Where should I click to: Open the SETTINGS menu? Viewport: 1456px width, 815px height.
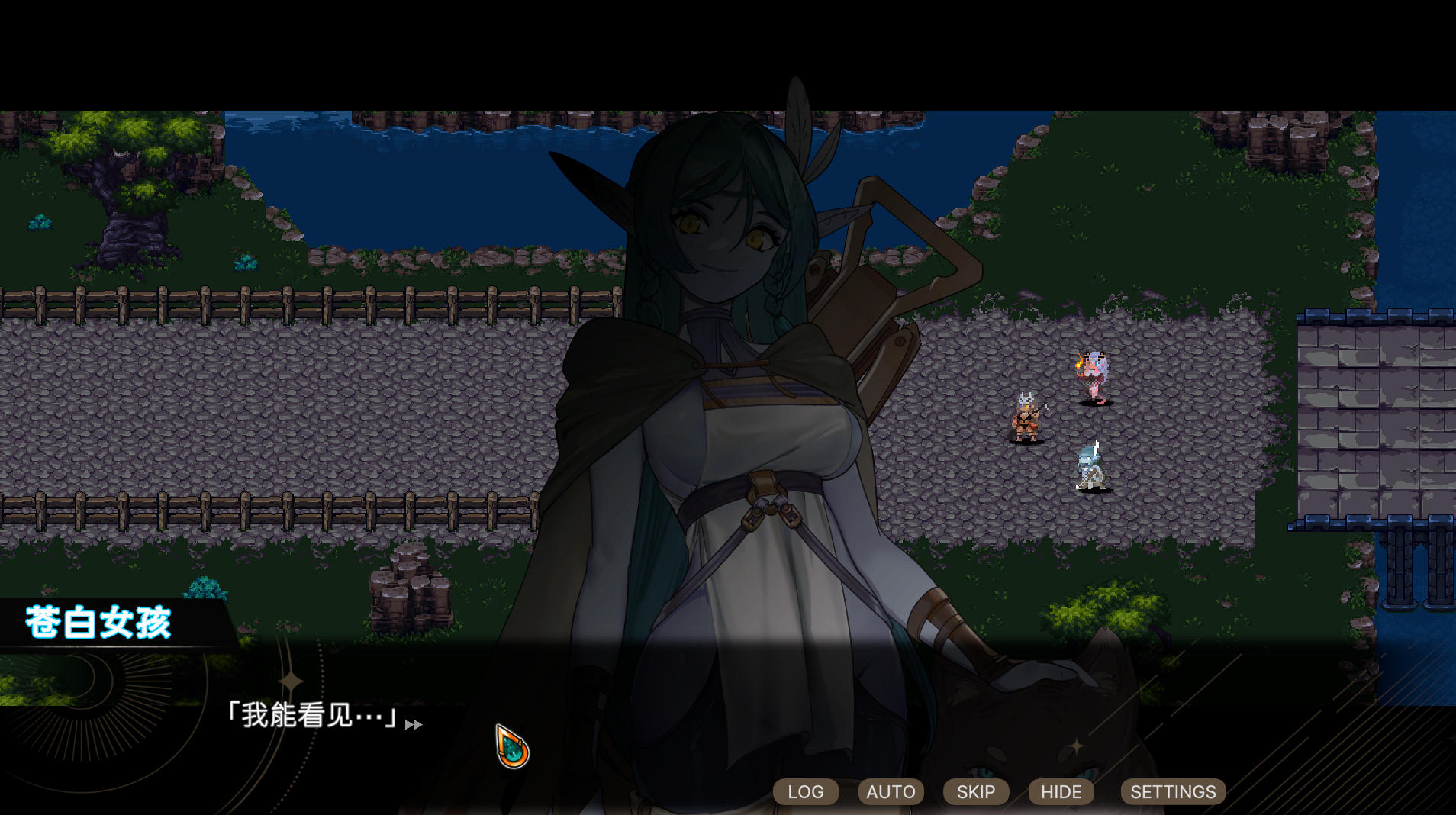[x=1172, y=791]
